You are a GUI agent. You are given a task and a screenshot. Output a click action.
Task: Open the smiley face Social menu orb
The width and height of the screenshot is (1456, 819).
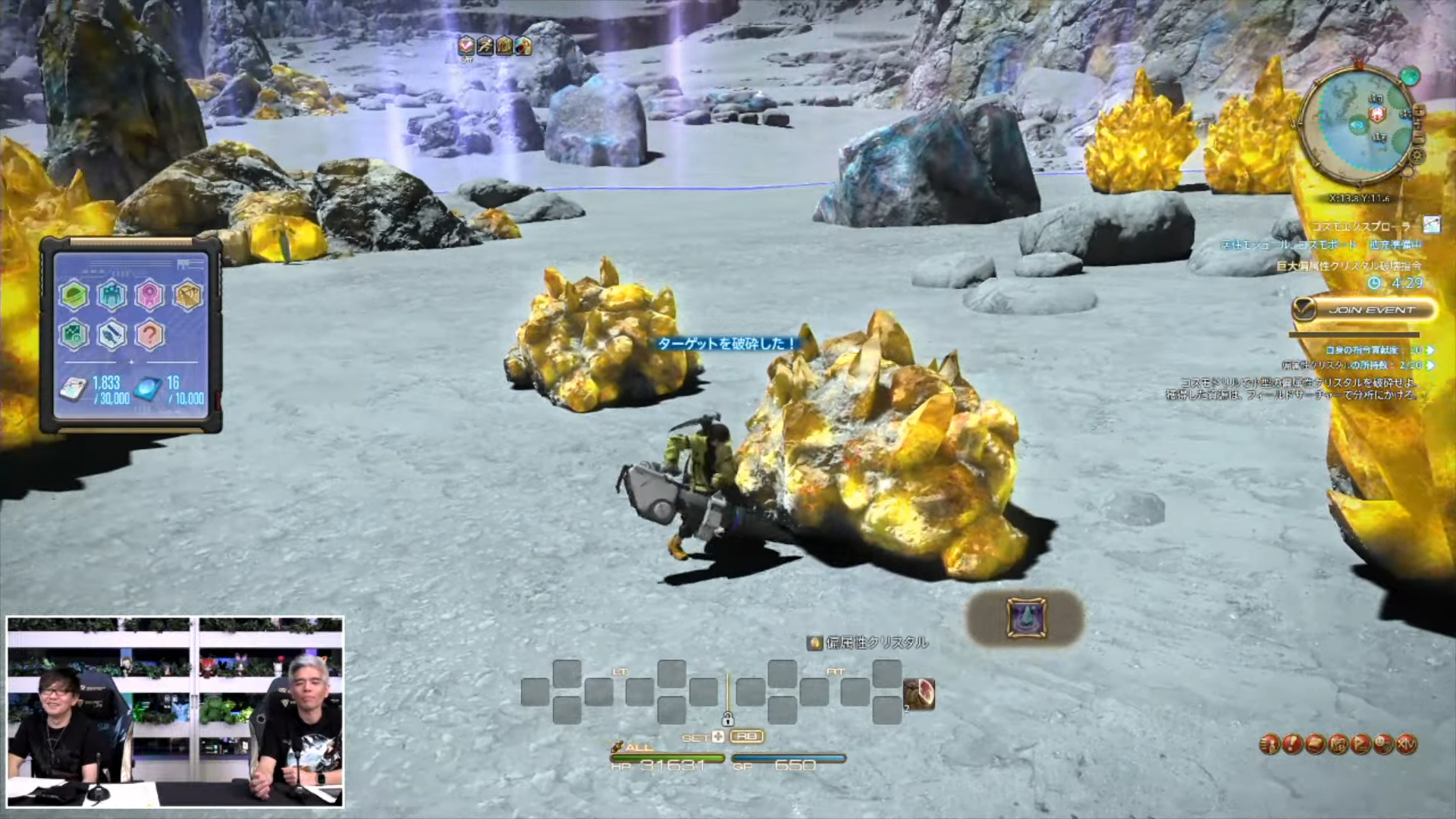[1384, 745]
